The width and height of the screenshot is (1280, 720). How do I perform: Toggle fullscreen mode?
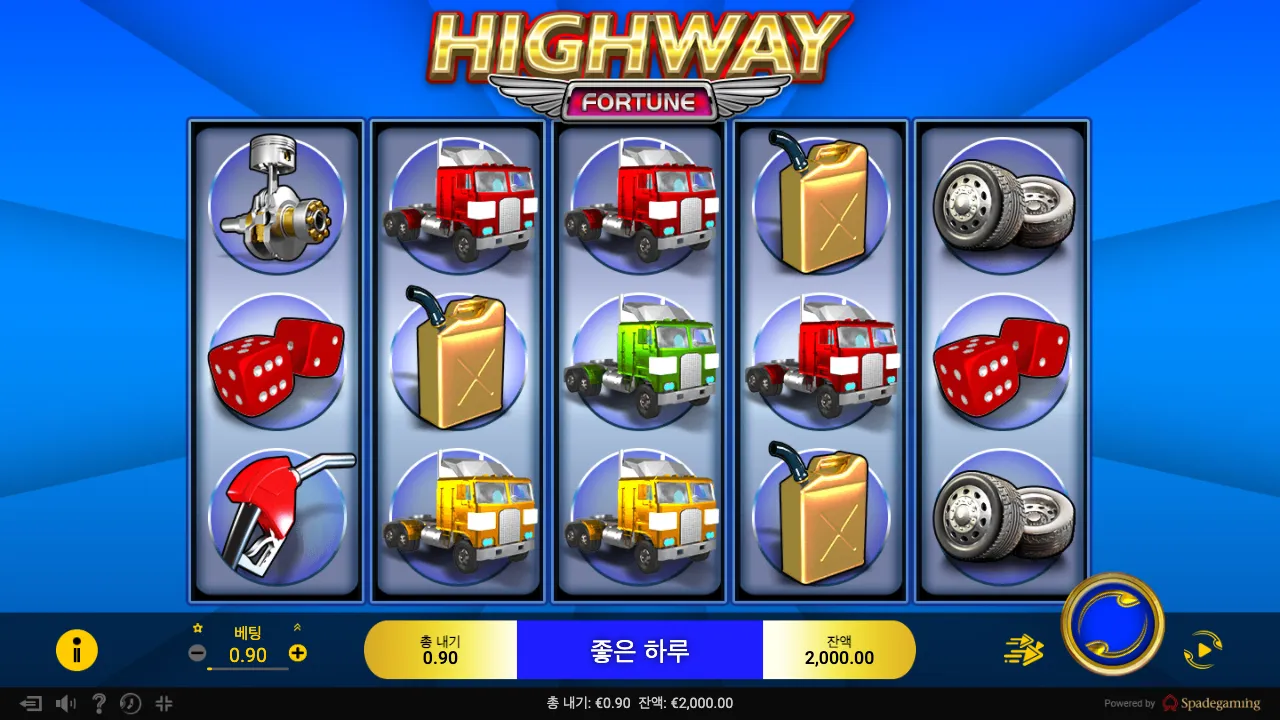(x=164, y=703)
